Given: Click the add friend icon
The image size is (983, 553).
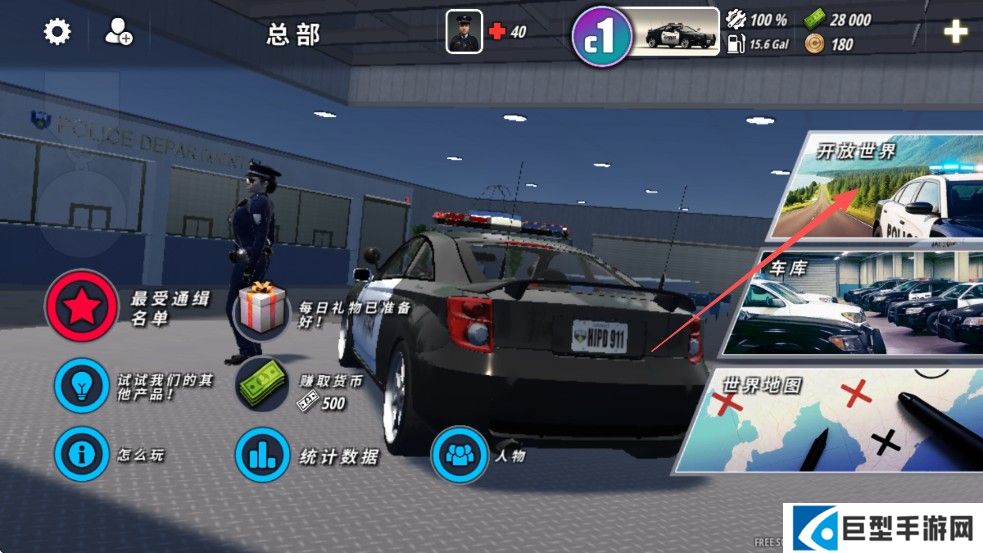Looking at the screenshot, I should click(x=118, y=32).
